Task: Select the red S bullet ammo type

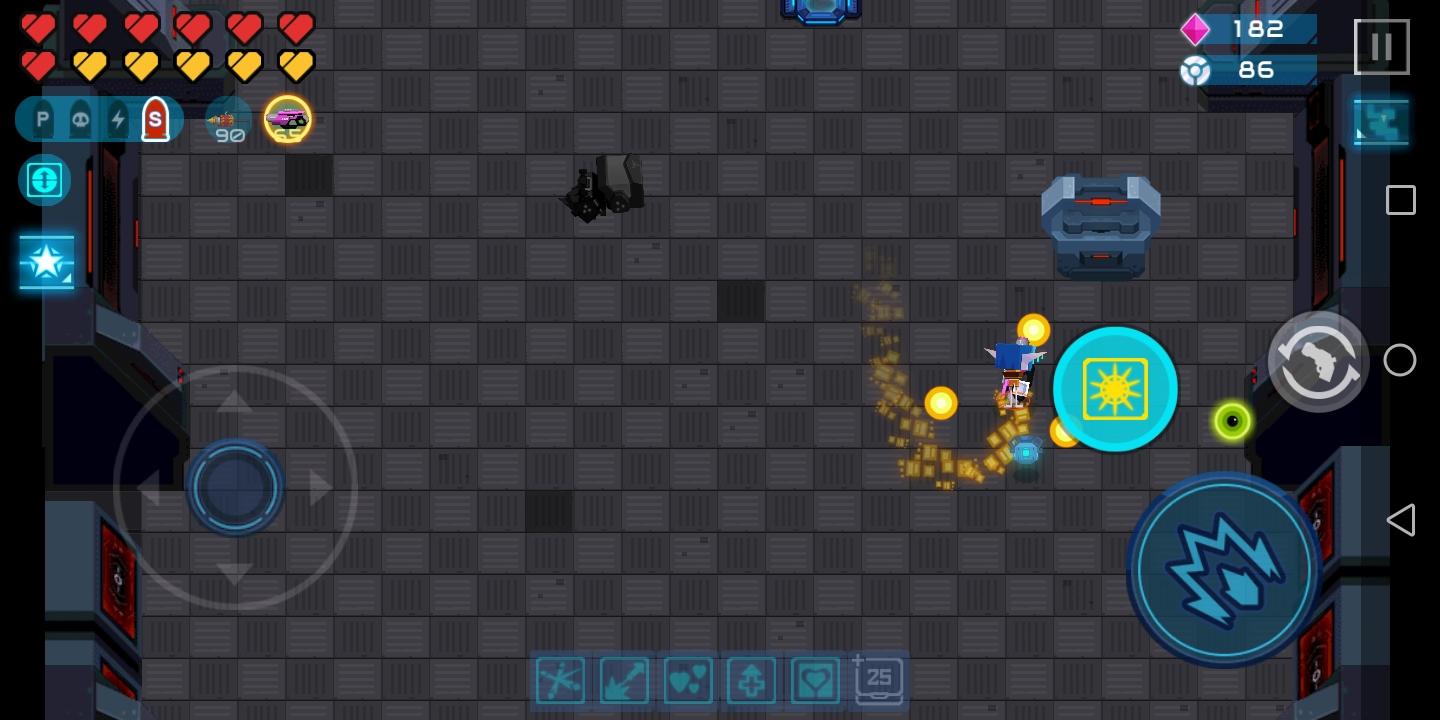Action: click(x=156, y=118)
